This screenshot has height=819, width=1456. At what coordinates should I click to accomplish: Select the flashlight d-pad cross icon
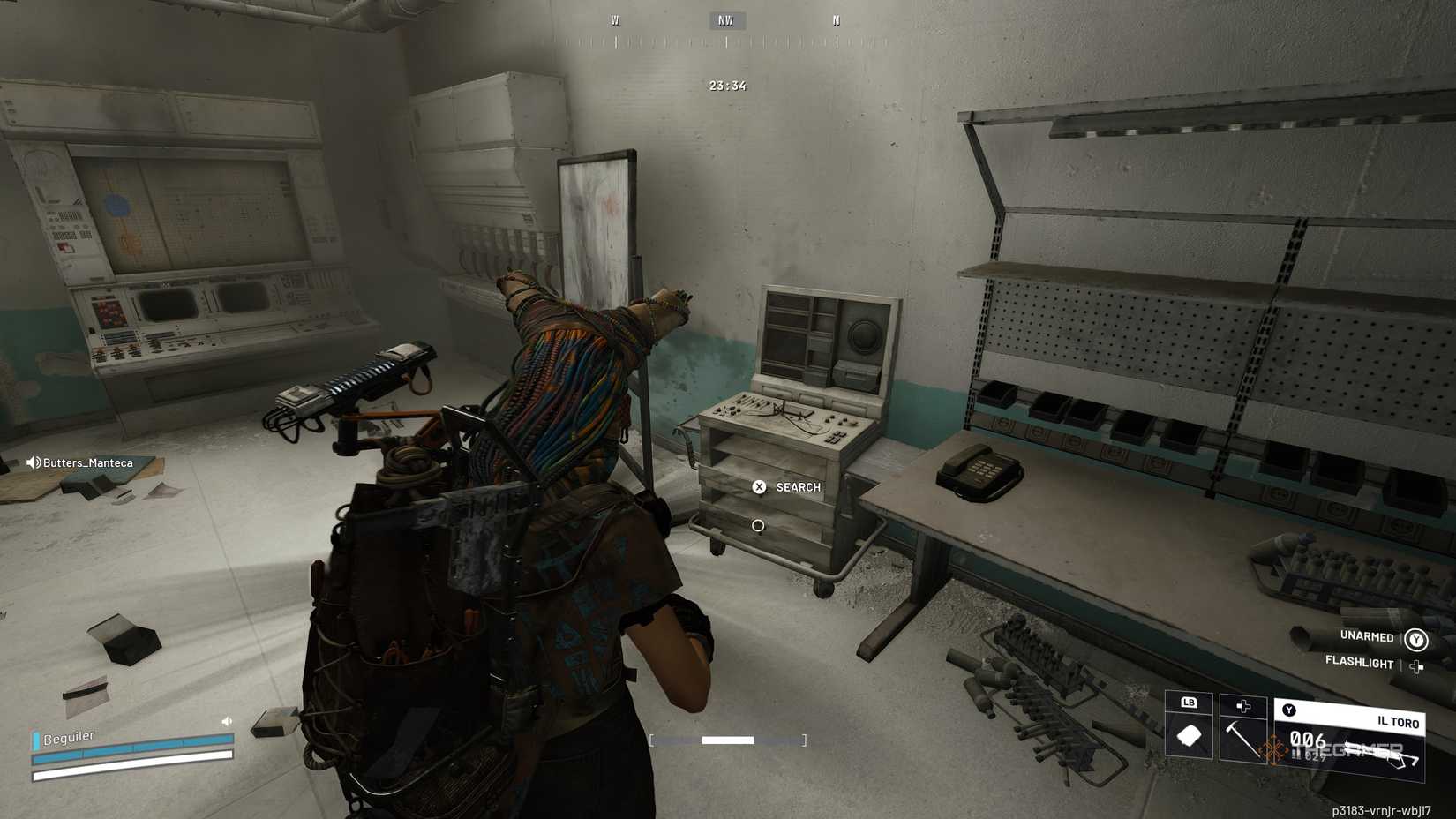pyautogui.click(x=1416, y=666)
